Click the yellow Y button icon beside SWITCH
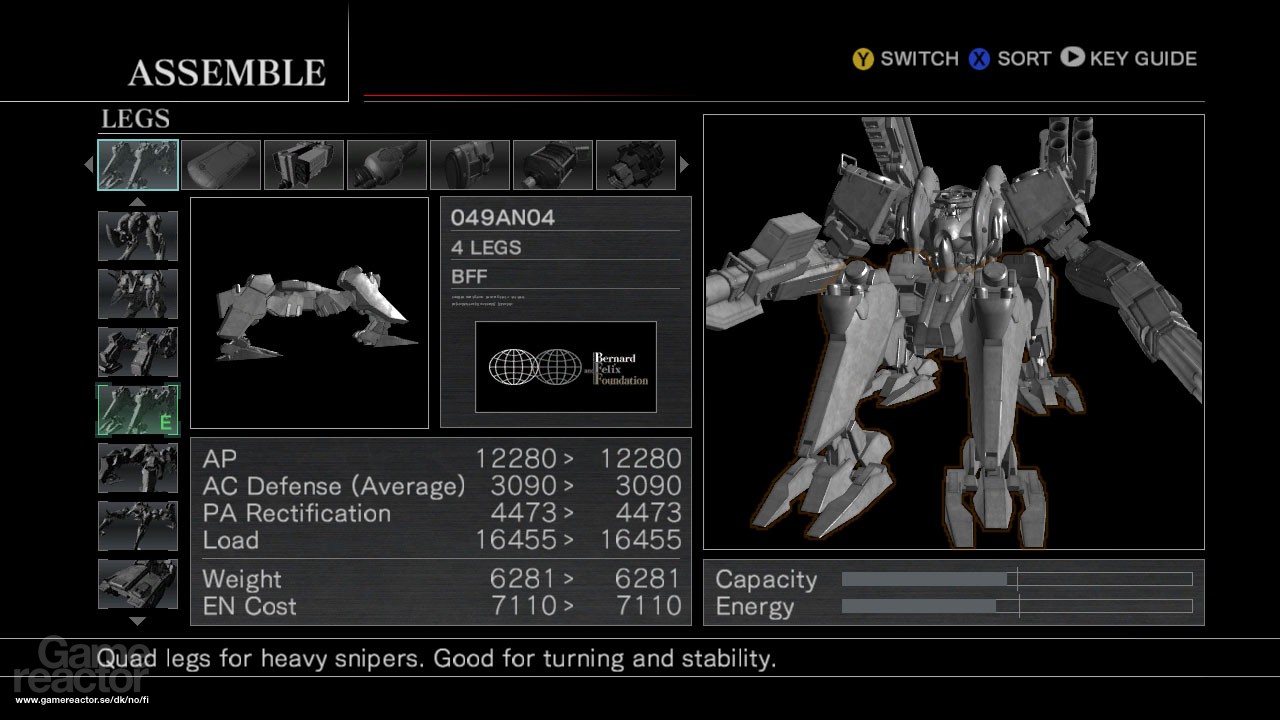The image size is (1280, 720). 862,58
